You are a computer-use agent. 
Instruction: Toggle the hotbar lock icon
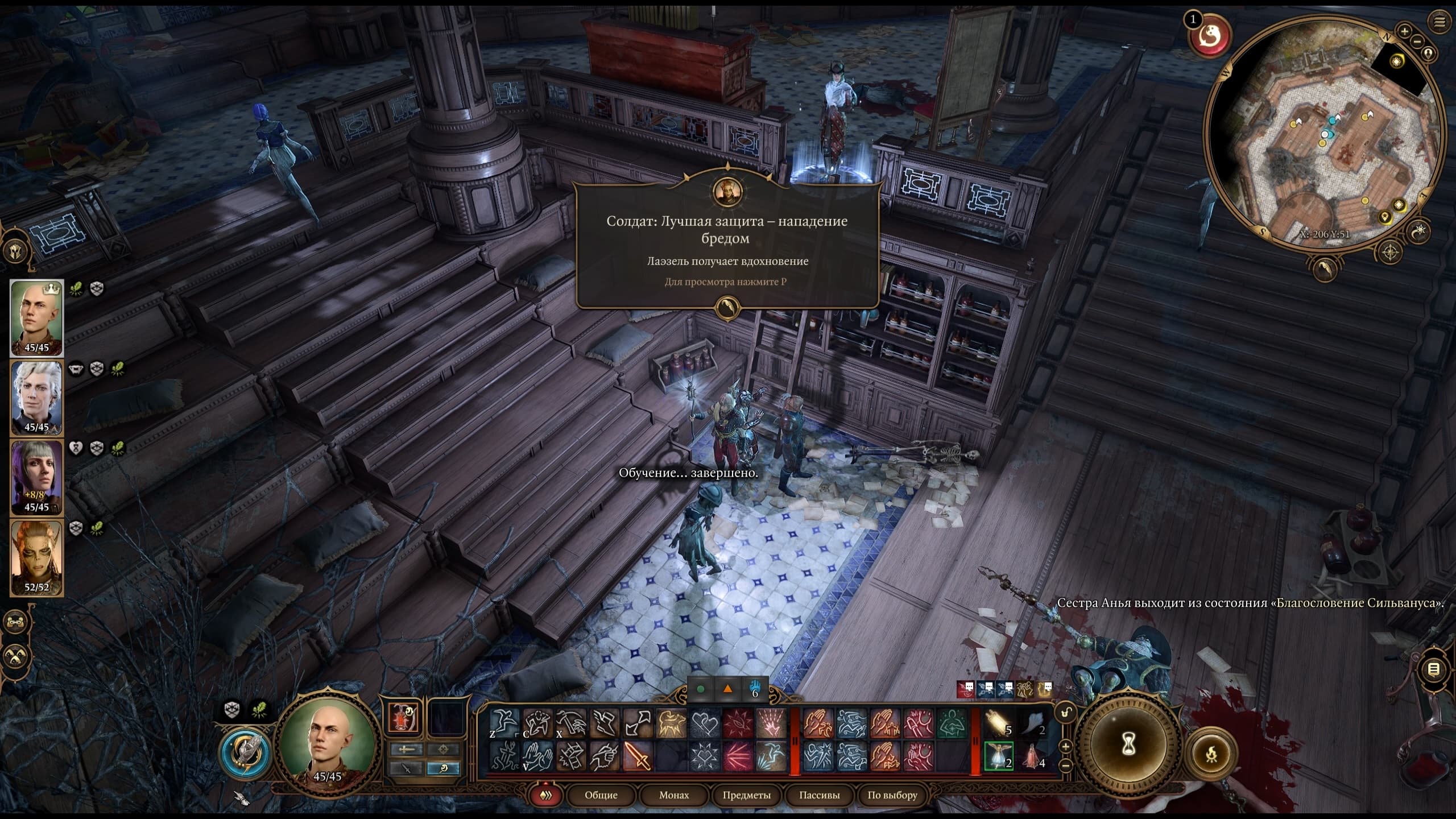[x=1065, y=713]
